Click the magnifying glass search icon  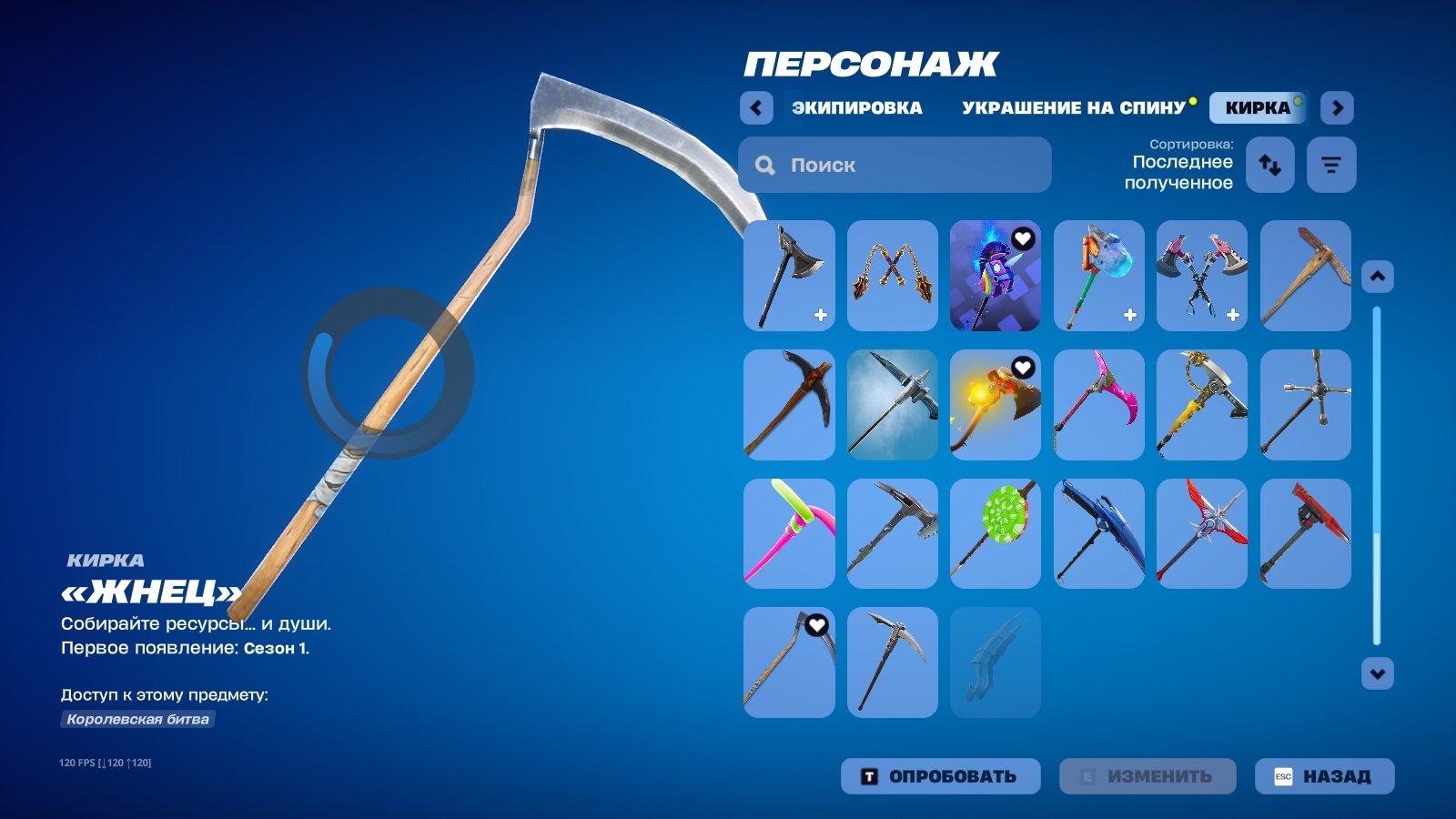[x=764, y=165]
